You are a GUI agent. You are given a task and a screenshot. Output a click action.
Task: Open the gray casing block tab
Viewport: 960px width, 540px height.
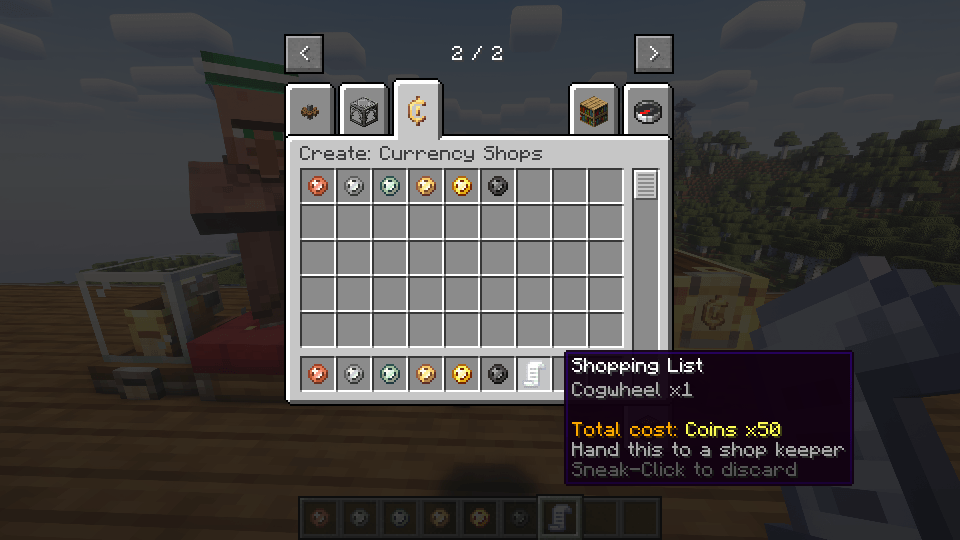click(x=364, y=112)
